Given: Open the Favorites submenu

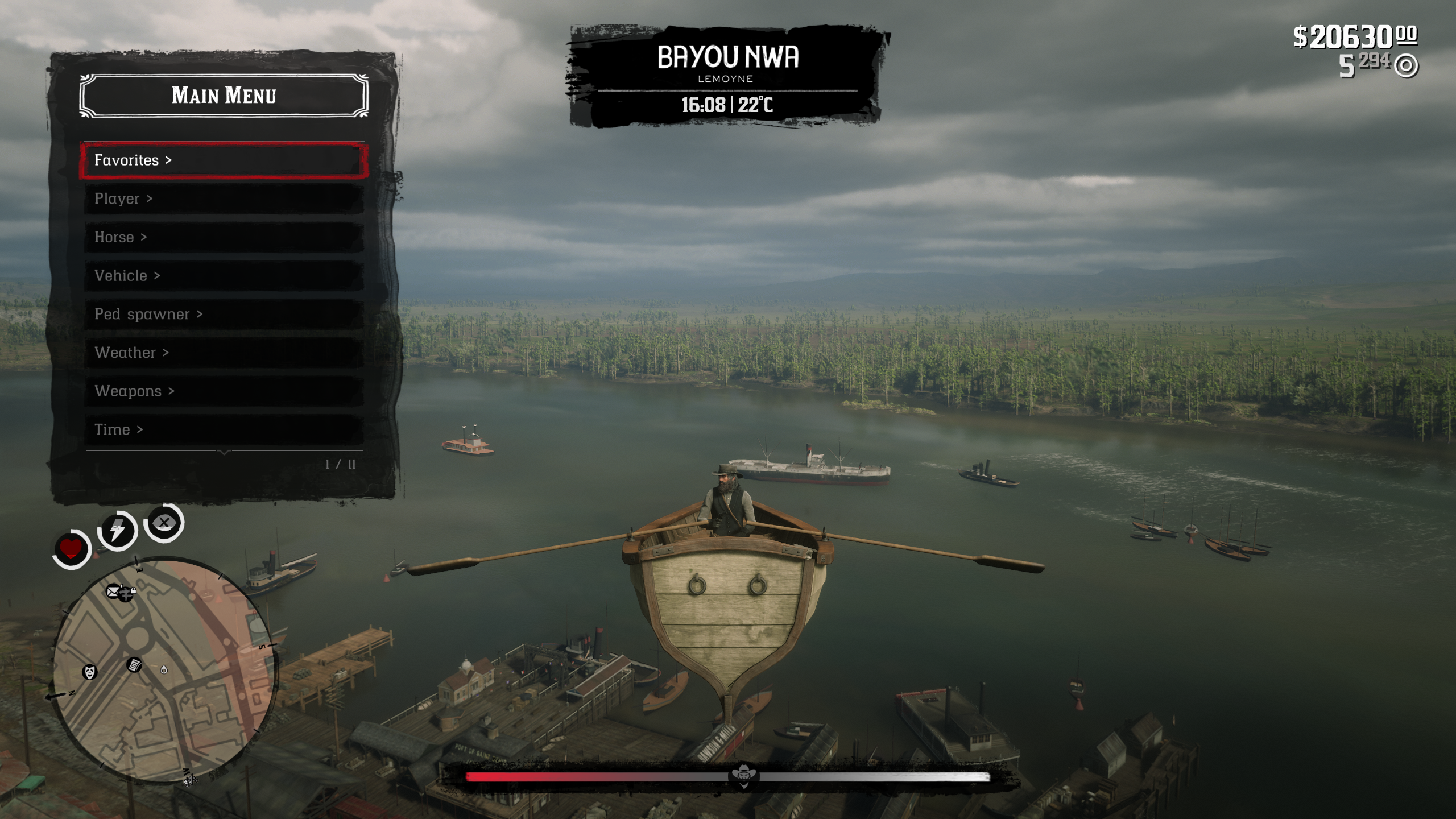Looking at the screenshot, I should (x=223, y=160).
